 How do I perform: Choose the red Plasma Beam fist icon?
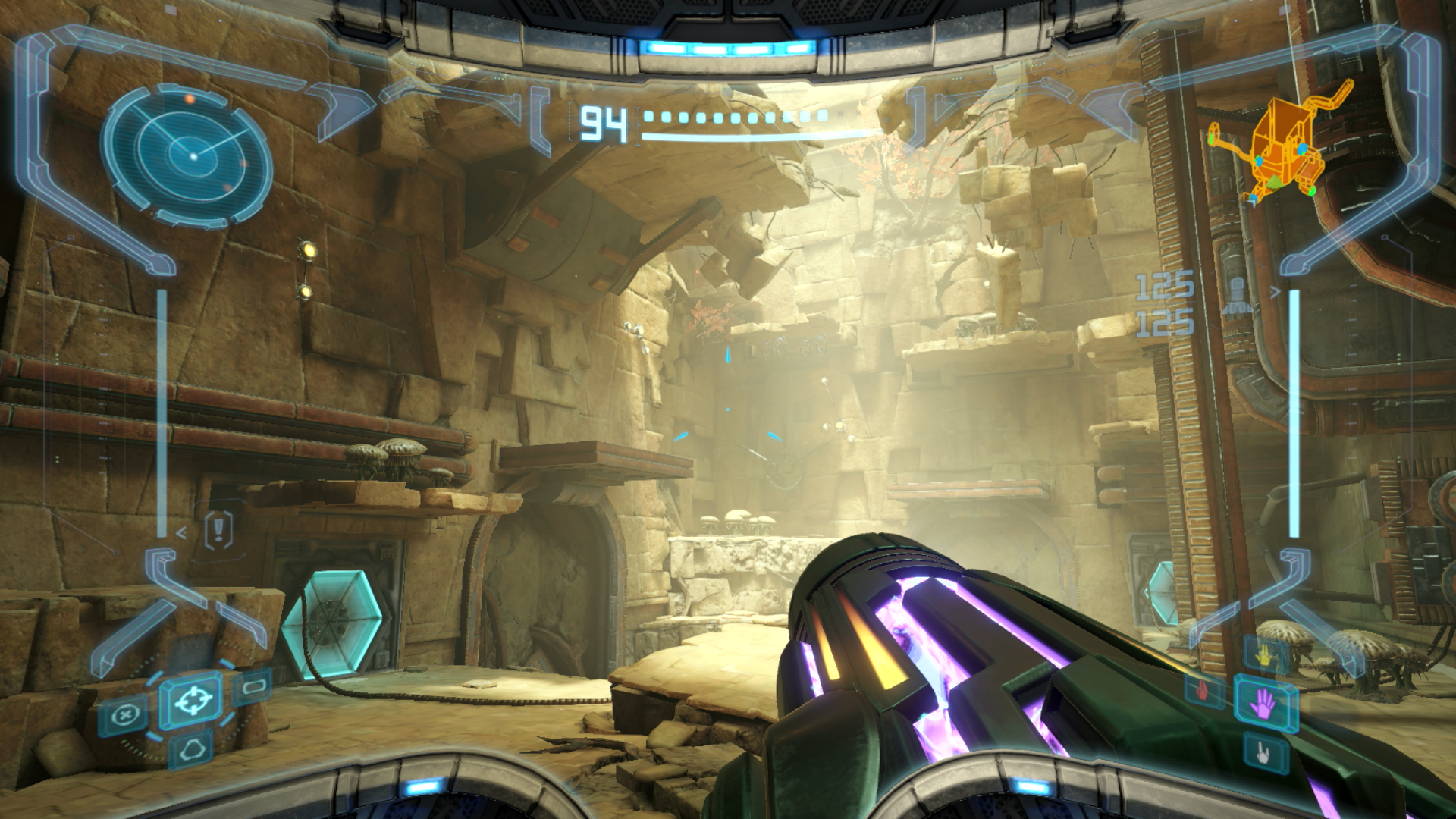coord(1203,690)
